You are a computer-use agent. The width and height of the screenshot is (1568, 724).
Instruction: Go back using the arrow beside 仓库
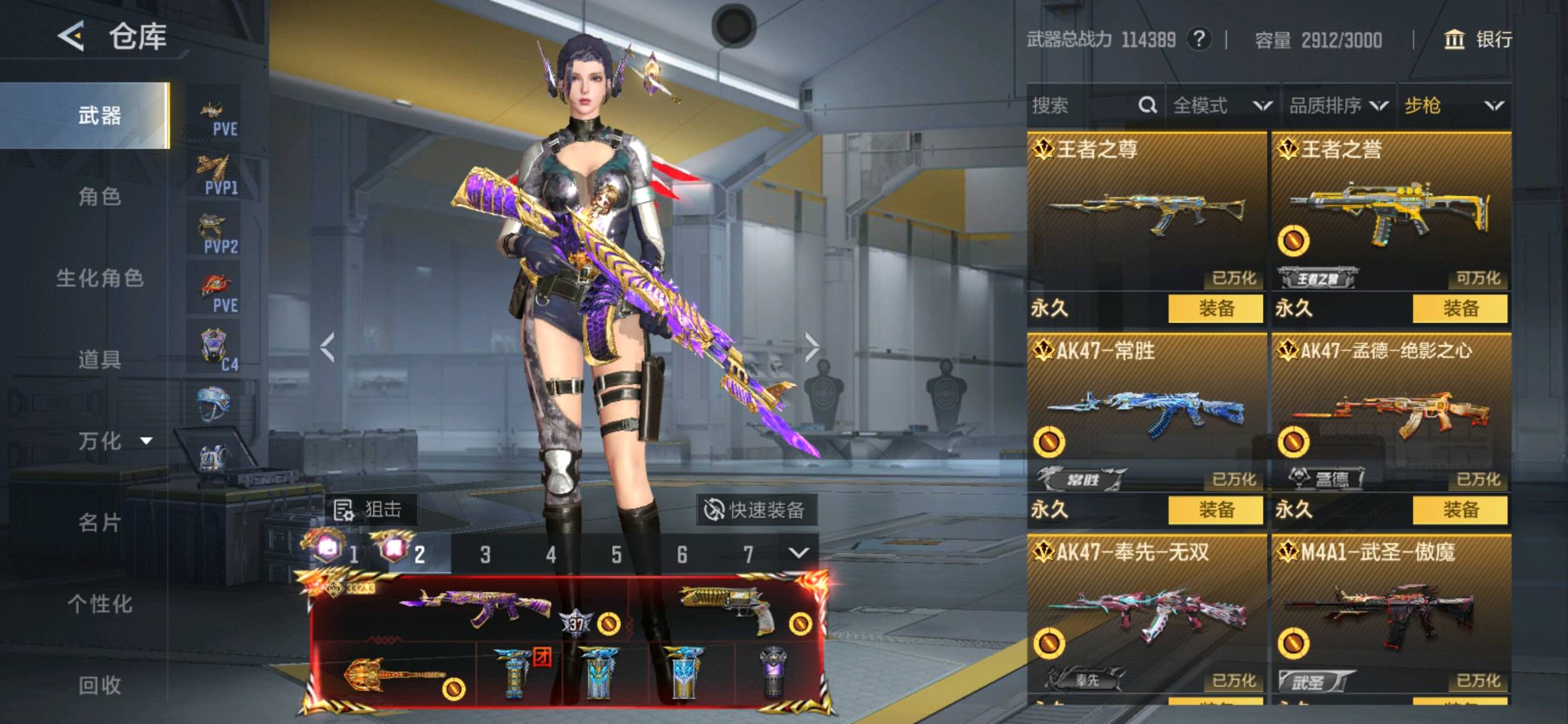pyautogui.click(x=71, y=36)
